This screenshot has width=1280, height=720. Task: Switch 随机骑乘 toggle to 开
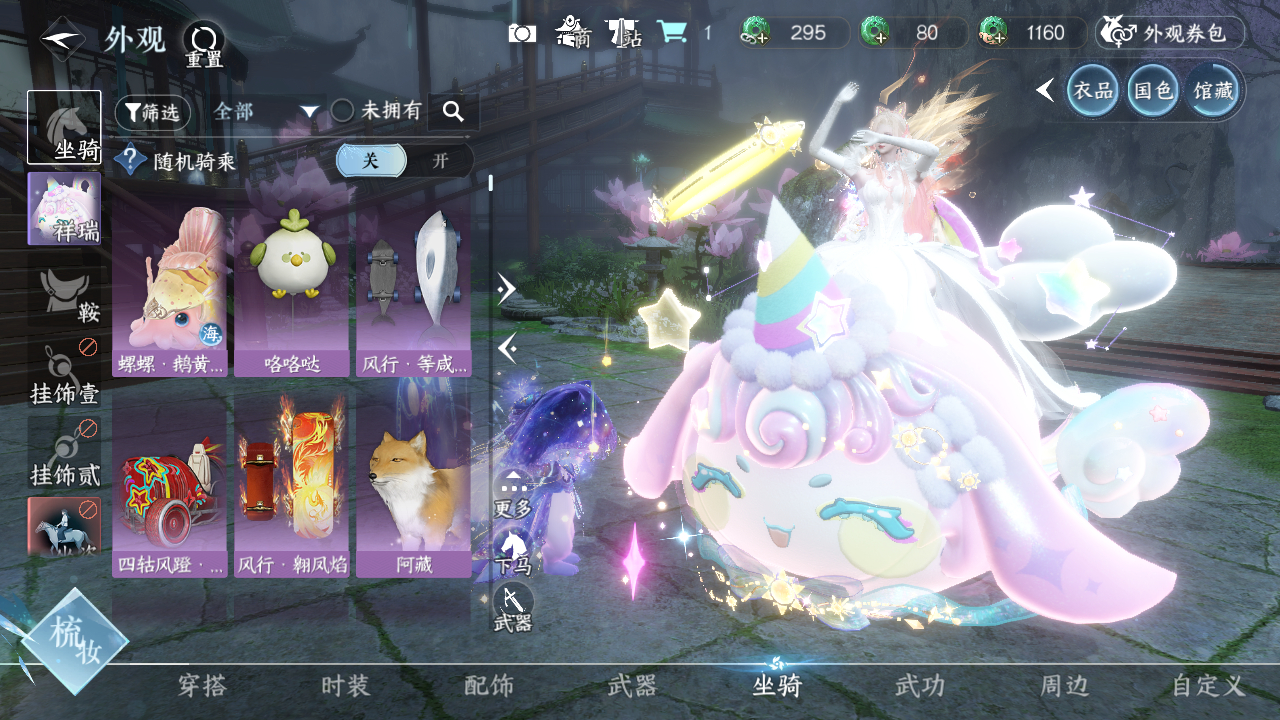pos(440,161)
